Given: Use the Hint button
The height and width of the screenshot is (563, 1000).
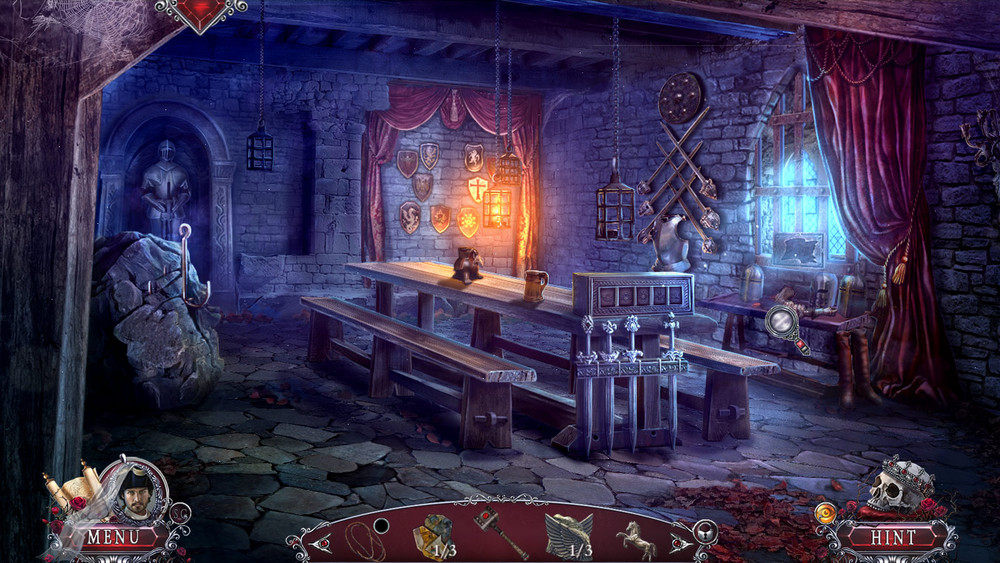Looking at the screenshot, I should [893, 537].
